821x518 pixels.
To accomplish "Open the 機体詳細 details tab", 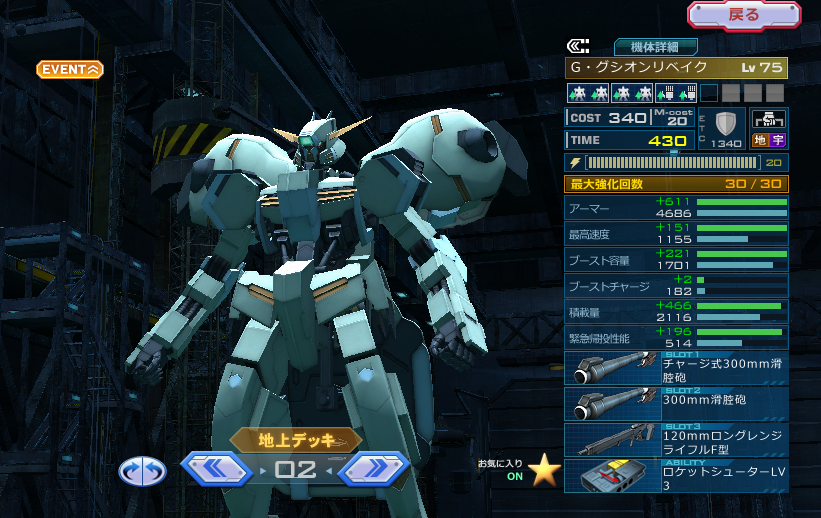I will tap(655, 46).
